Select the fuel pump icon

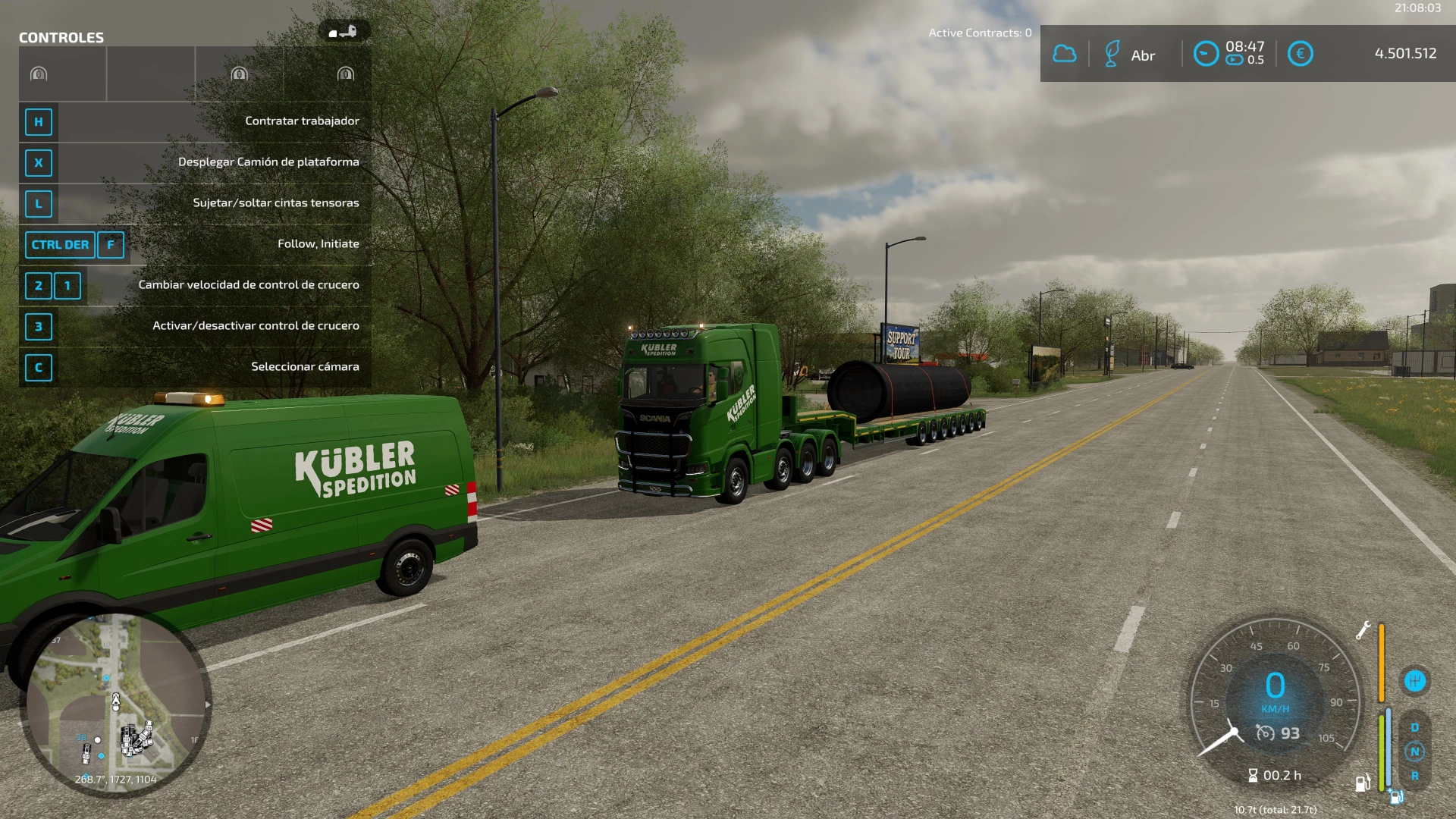click(1362, 783)
